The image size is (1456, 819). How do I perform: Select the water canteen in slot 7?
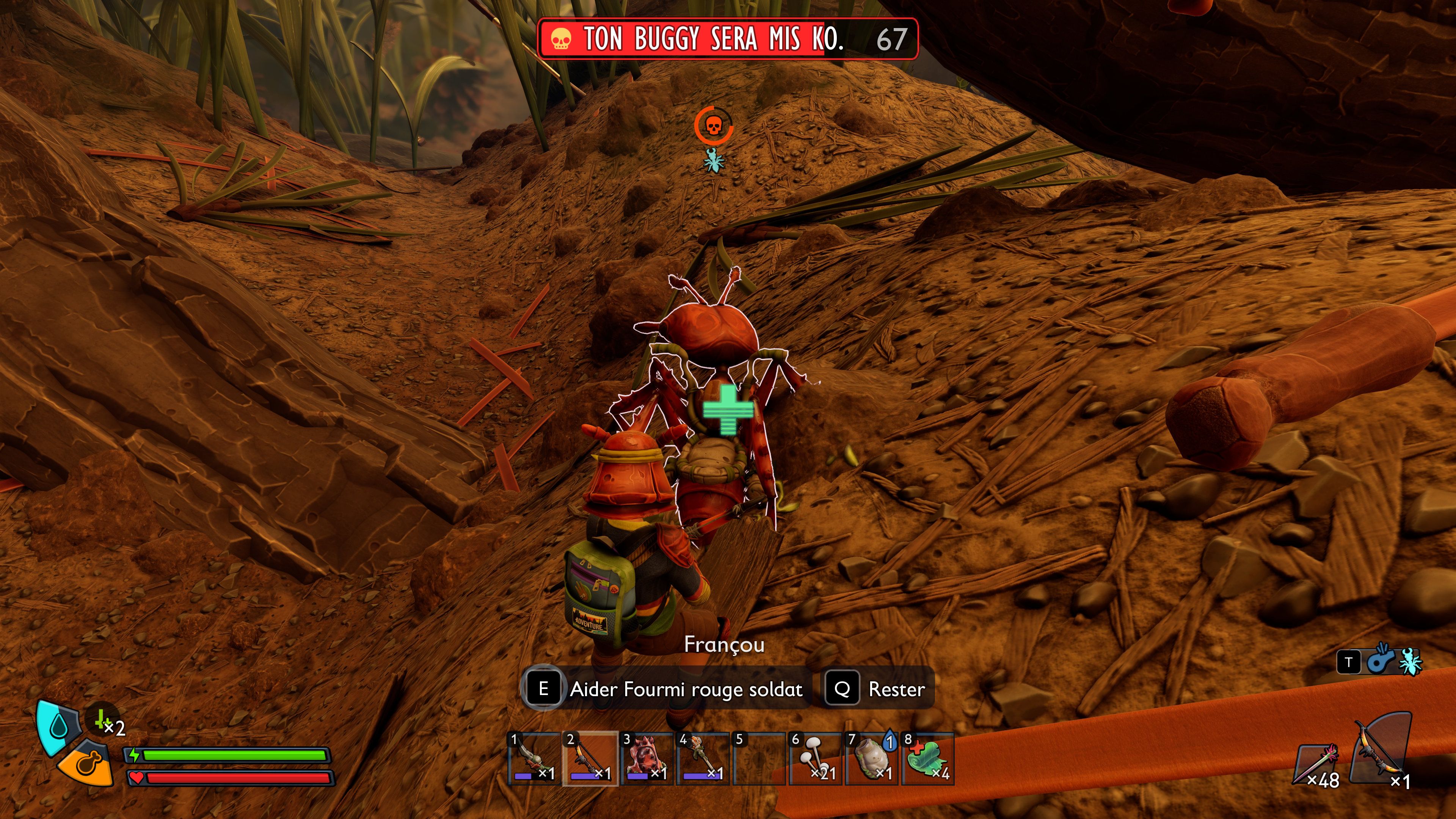point(872,758)
